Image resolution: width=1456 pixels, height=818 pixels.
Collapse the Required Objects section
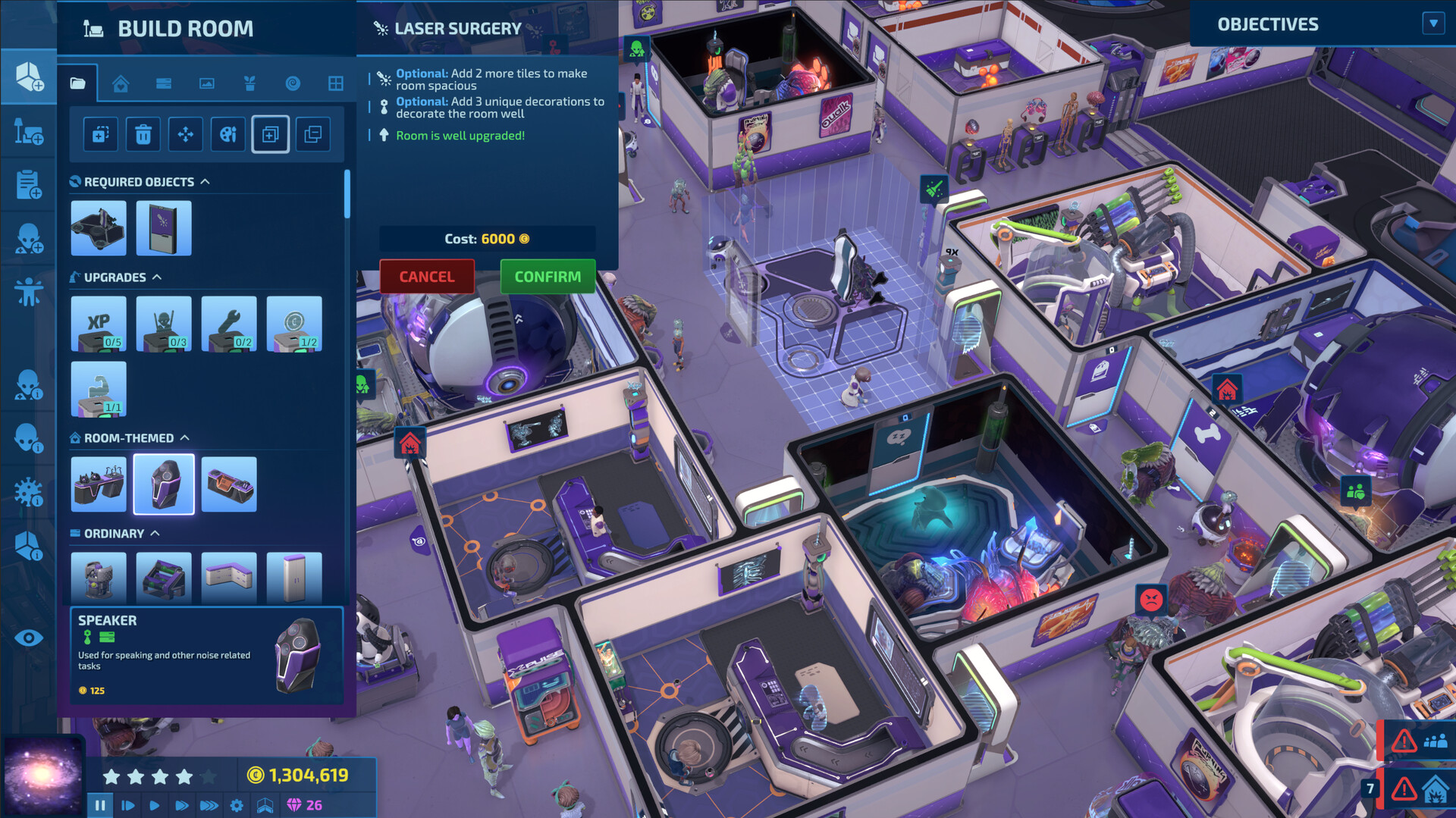click(206, 181)
